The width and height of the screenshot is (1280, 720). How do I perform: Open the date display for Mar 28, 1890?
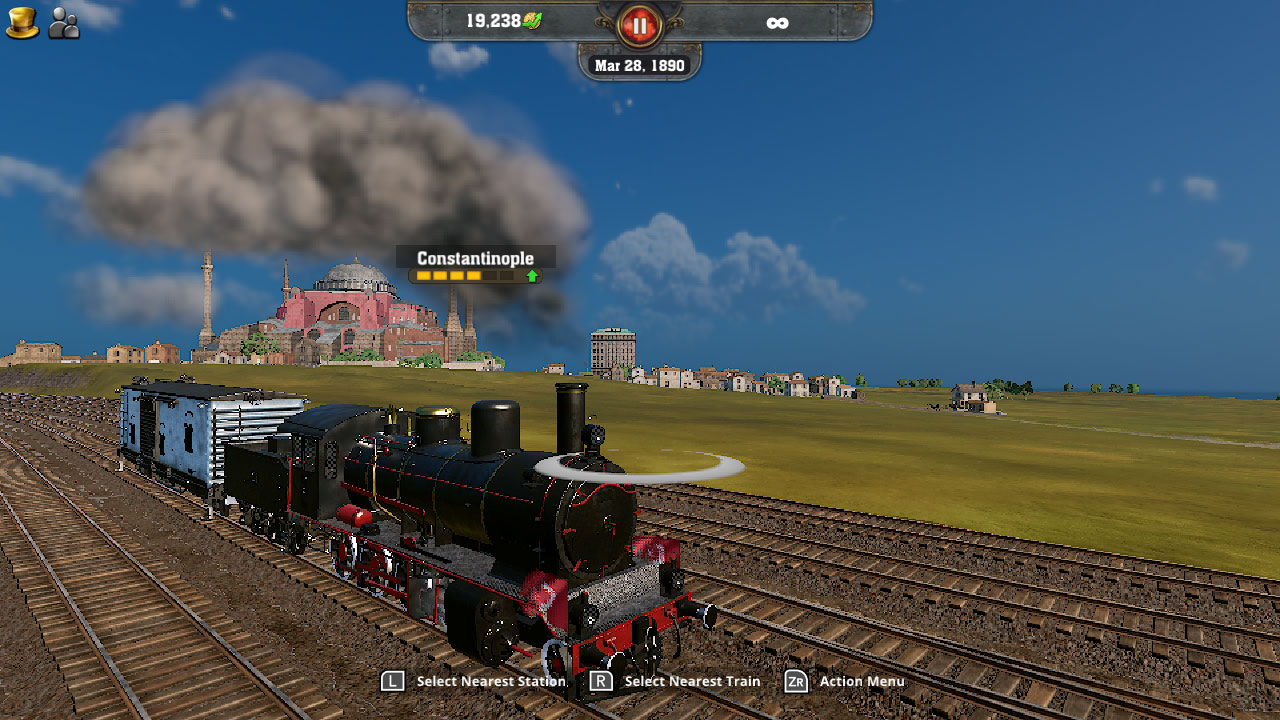coord(641,64)
